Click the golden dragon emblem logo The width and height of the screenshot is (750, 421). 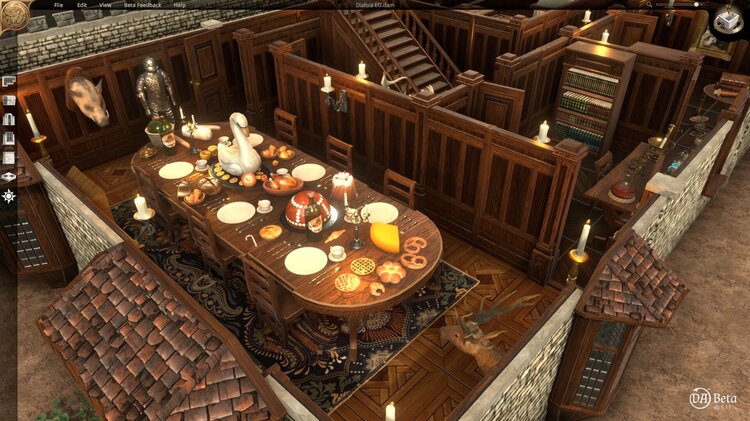tap(14, 14)
